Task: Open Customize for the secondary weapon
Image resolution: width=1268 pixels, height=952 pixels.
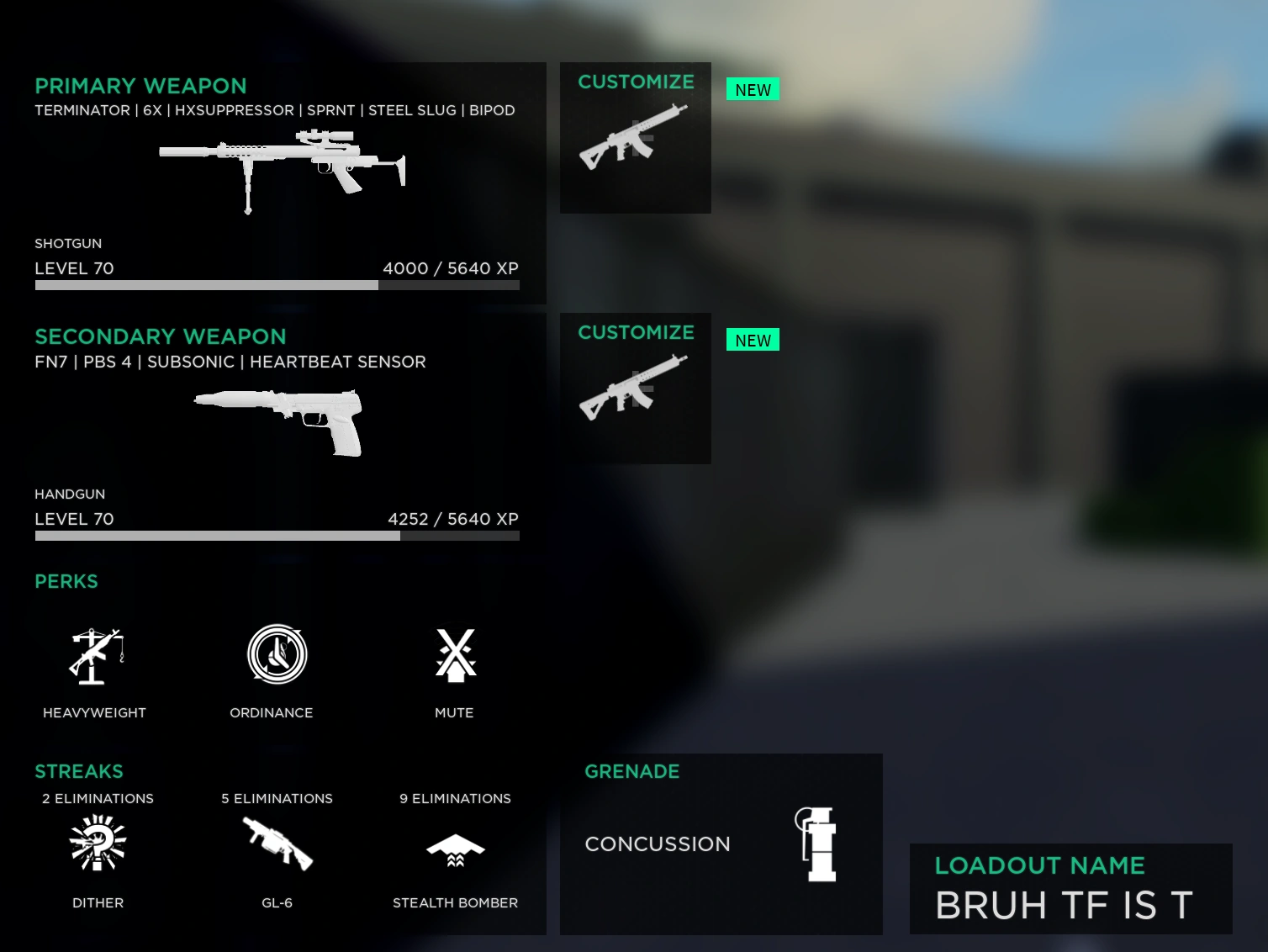Action: point(635,388)
